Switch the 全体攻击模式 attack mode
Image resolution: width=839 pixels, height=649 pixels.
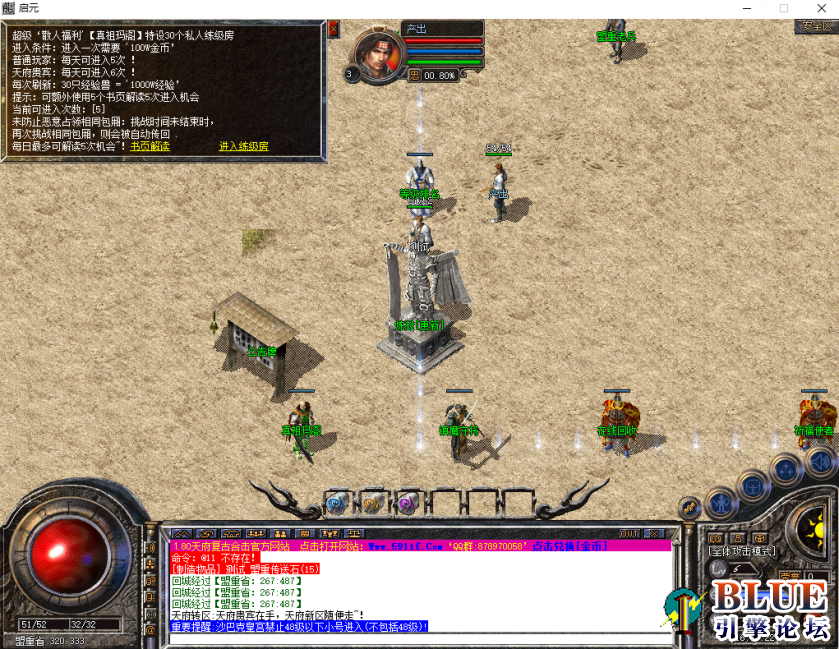click(x=742, y=551)
